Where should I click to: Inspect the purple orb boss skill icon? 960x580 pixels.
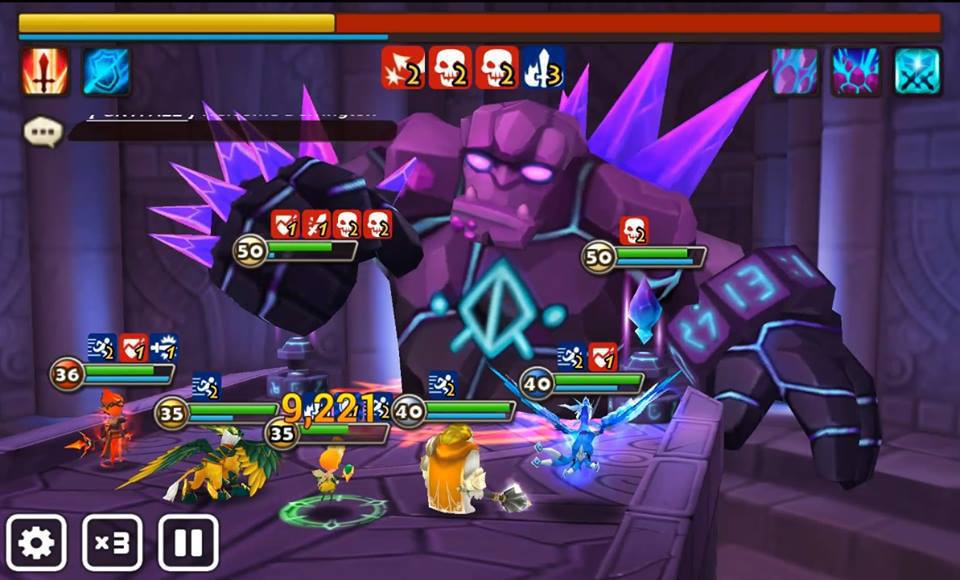pos(856,72)
